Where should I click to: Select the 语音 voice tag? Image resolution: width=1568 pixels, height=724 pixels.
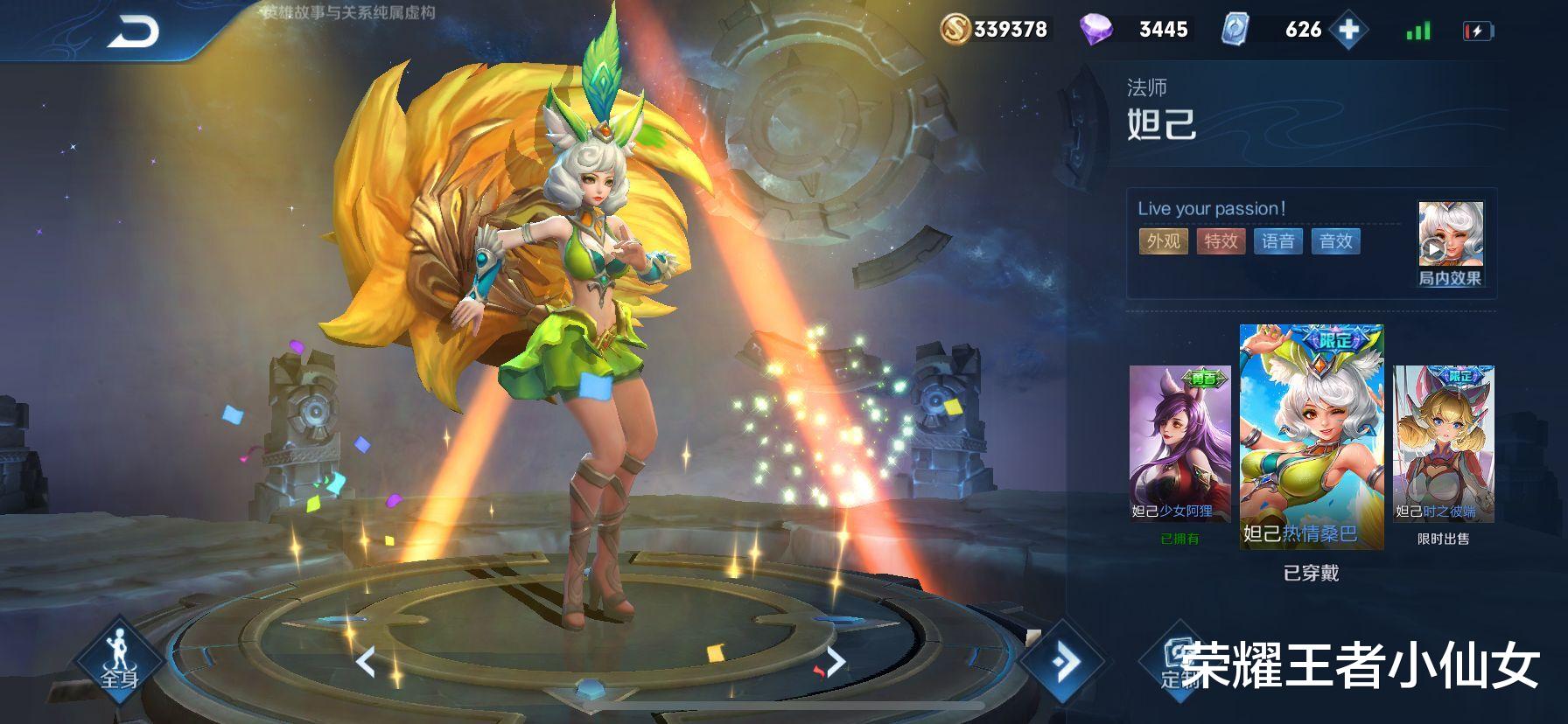(x=1278, y=241)
